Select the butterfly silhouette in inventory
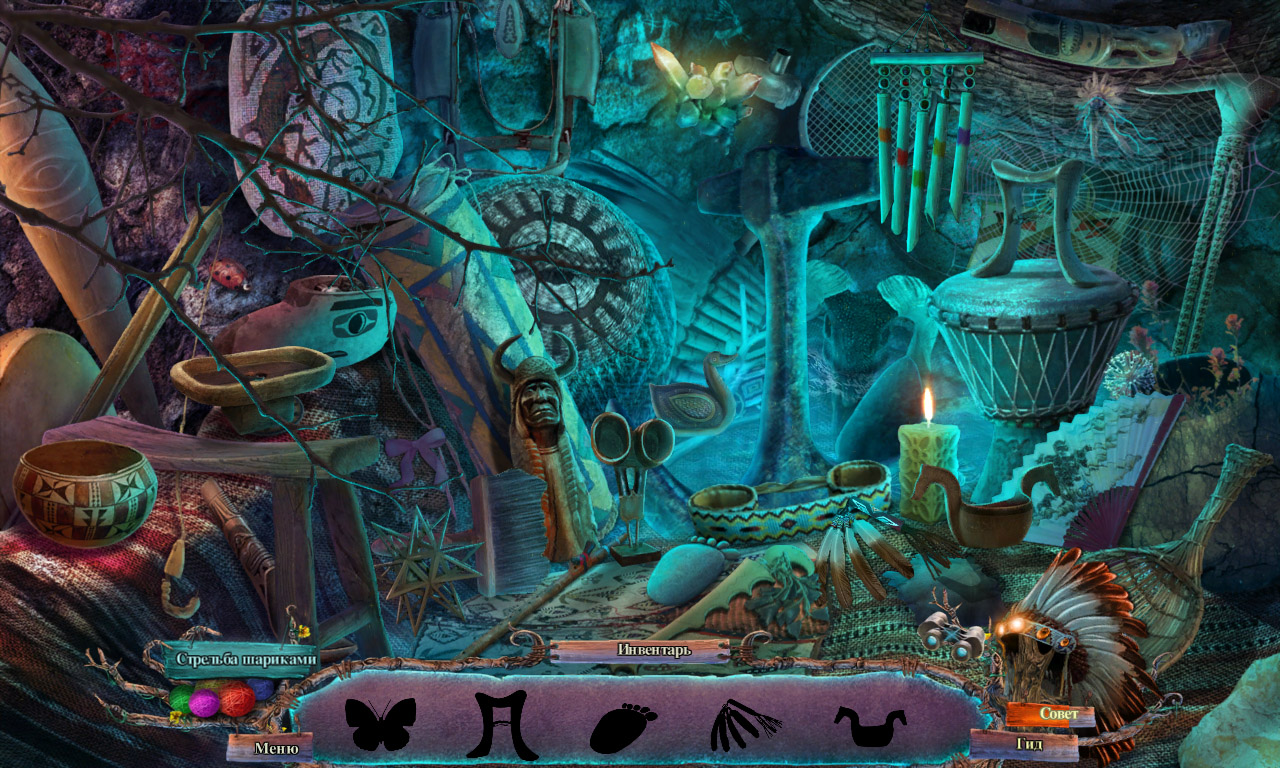Image resolution: width=1280 pixels, height=768 pixels. click(x=380, y=724)
